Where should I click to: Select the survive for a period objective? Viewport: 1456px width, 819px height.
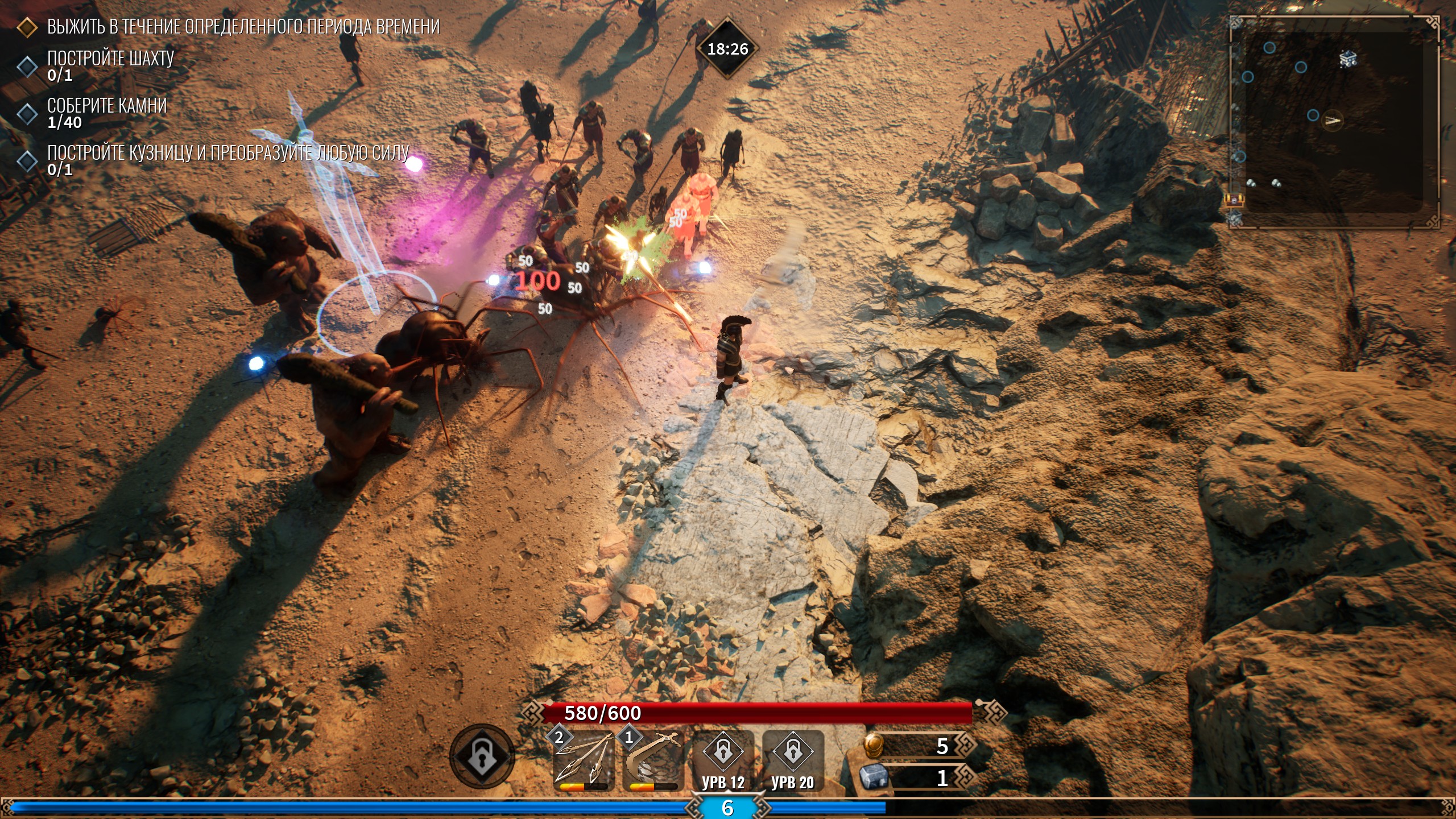coord(243,27)
